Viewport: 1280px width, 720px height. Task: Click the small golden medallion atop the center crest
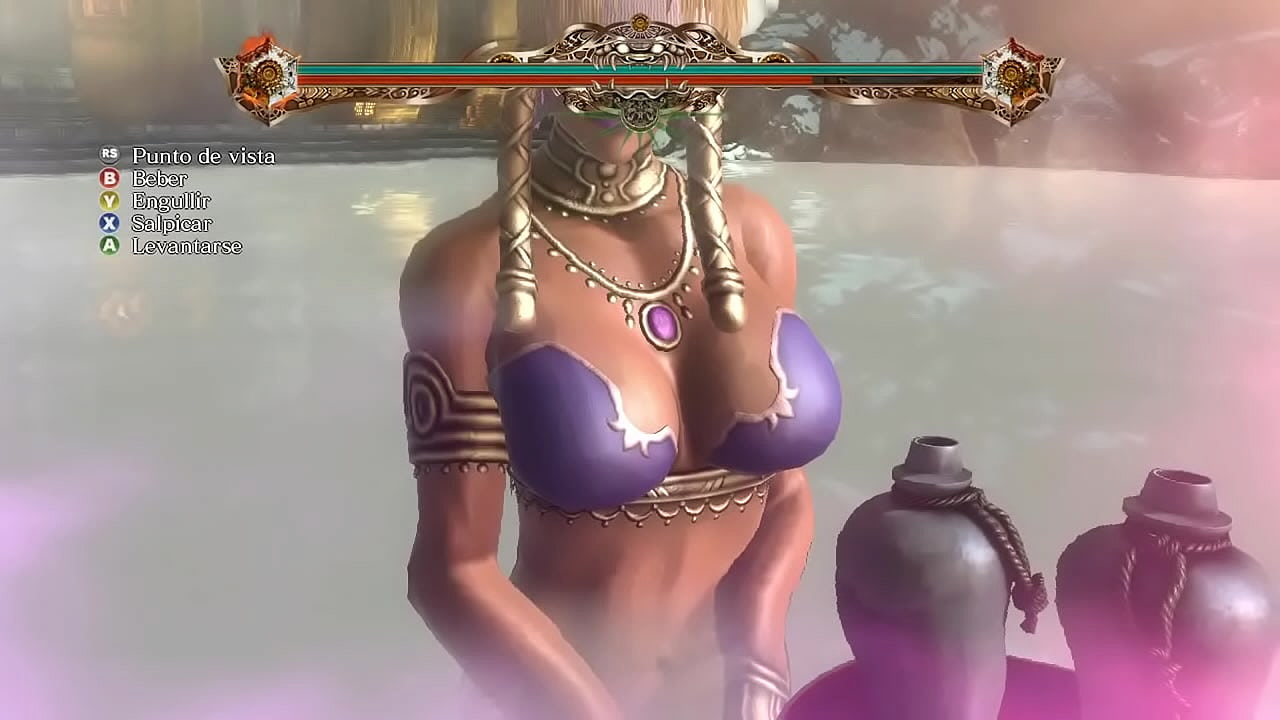coord(638,22)
